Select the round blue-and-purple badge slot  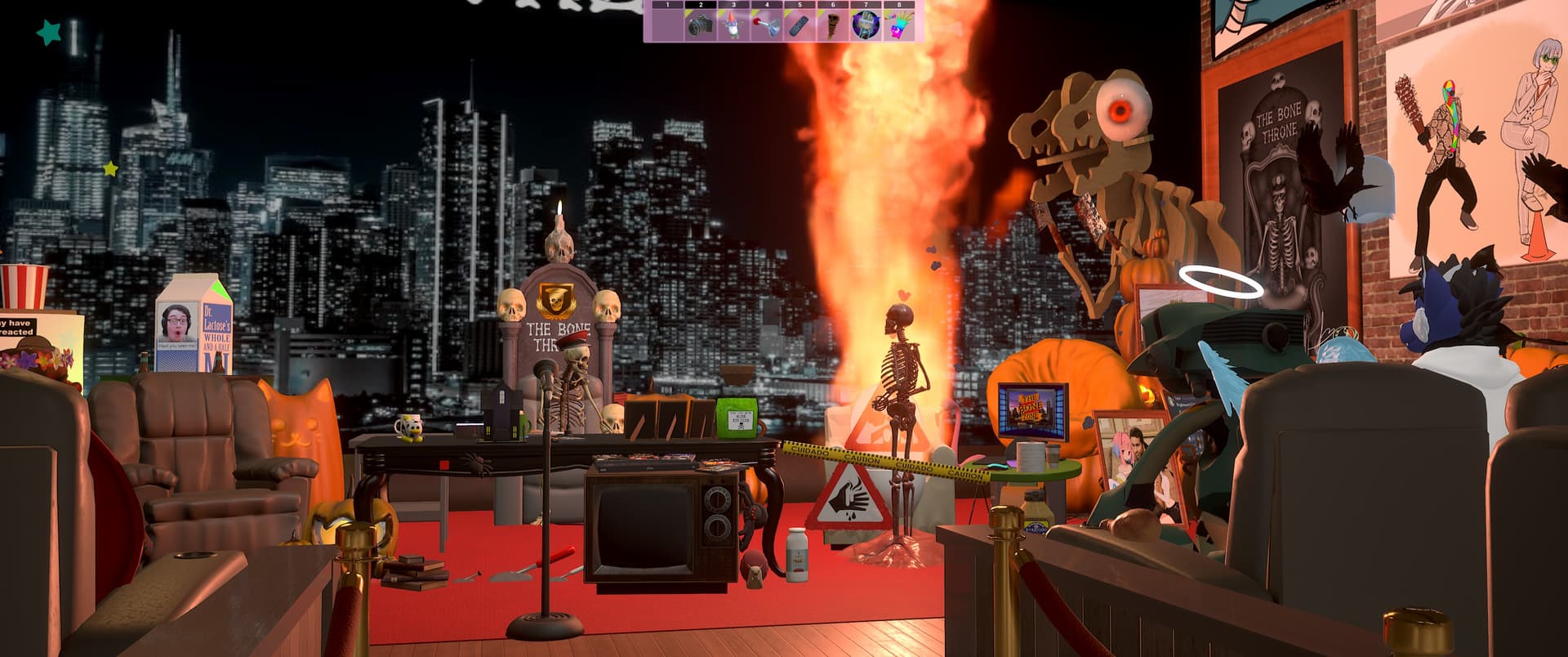pos(865,25)
